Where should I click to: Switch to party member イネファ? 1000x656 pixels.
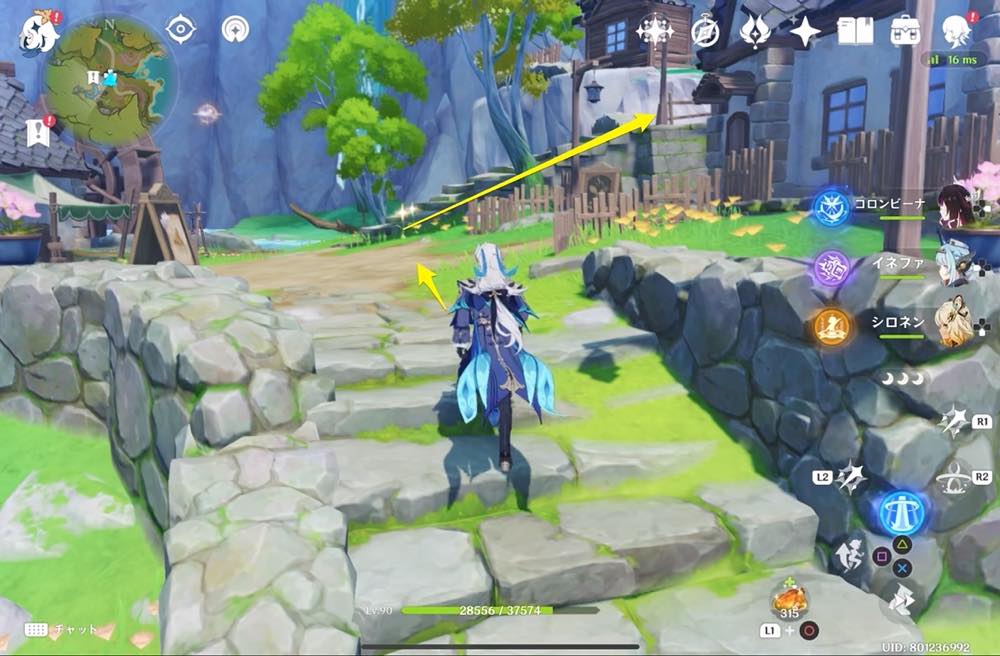point(955,263)
